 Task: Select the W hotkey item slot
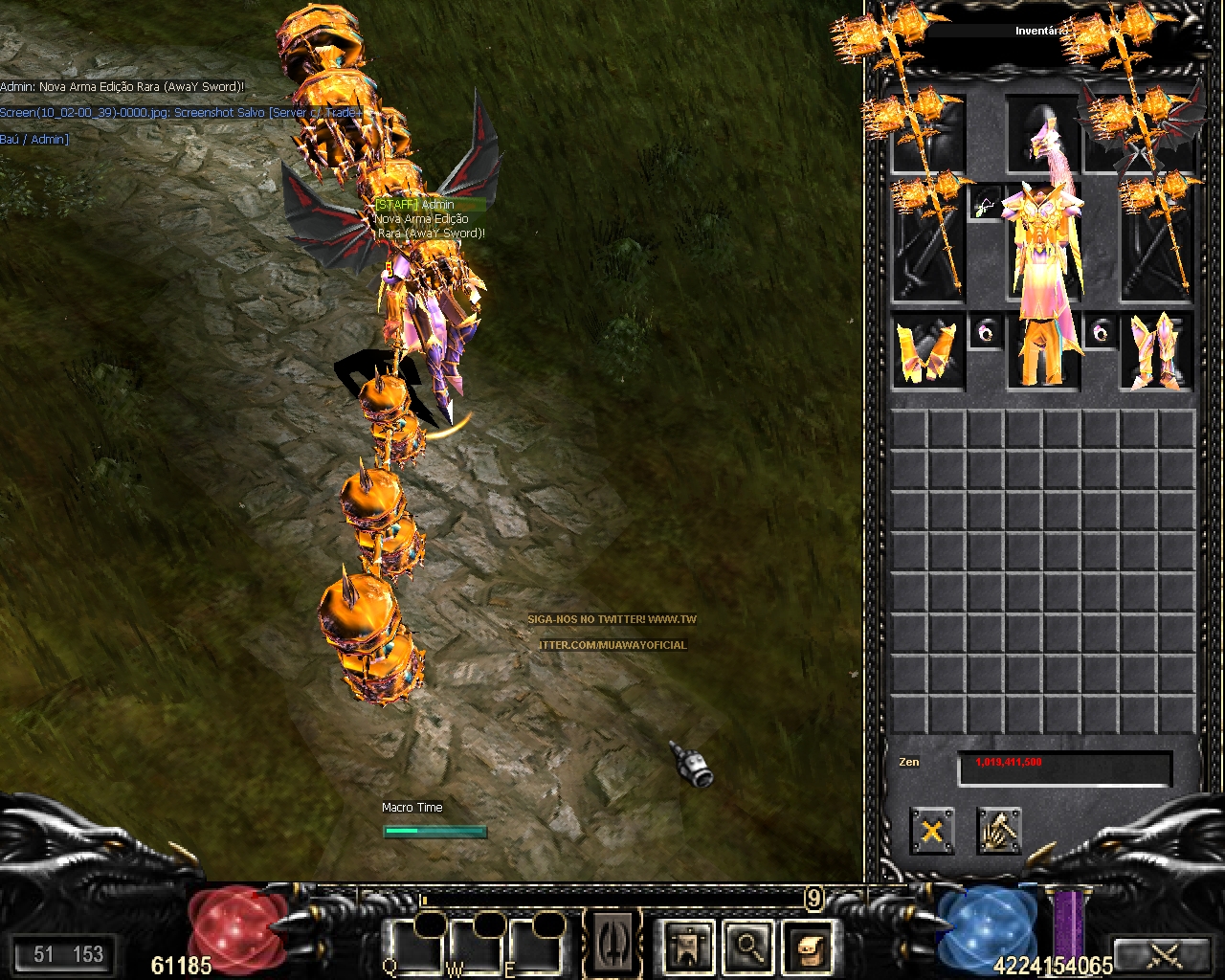tap(476, 947)
